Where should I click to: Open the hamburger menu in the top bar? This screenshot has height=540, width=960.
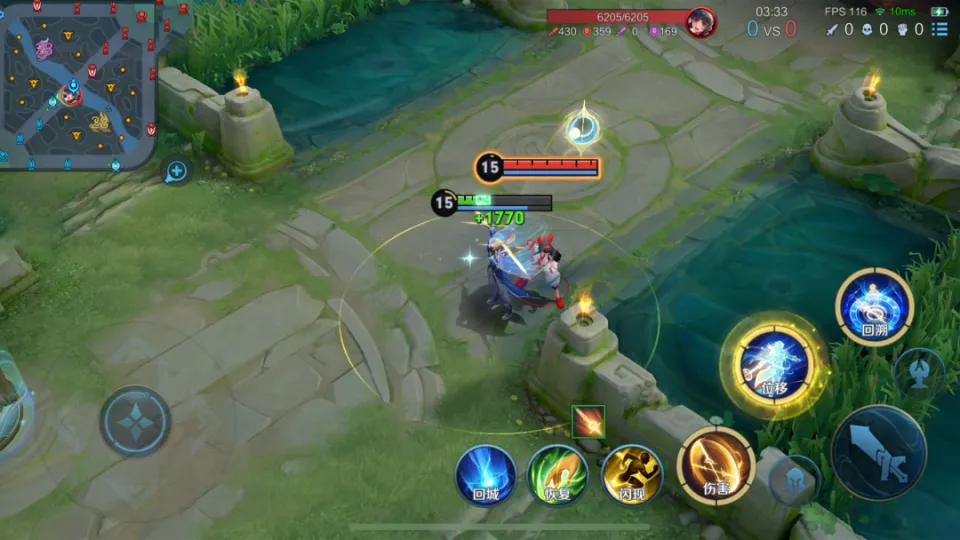click(938, 30)
